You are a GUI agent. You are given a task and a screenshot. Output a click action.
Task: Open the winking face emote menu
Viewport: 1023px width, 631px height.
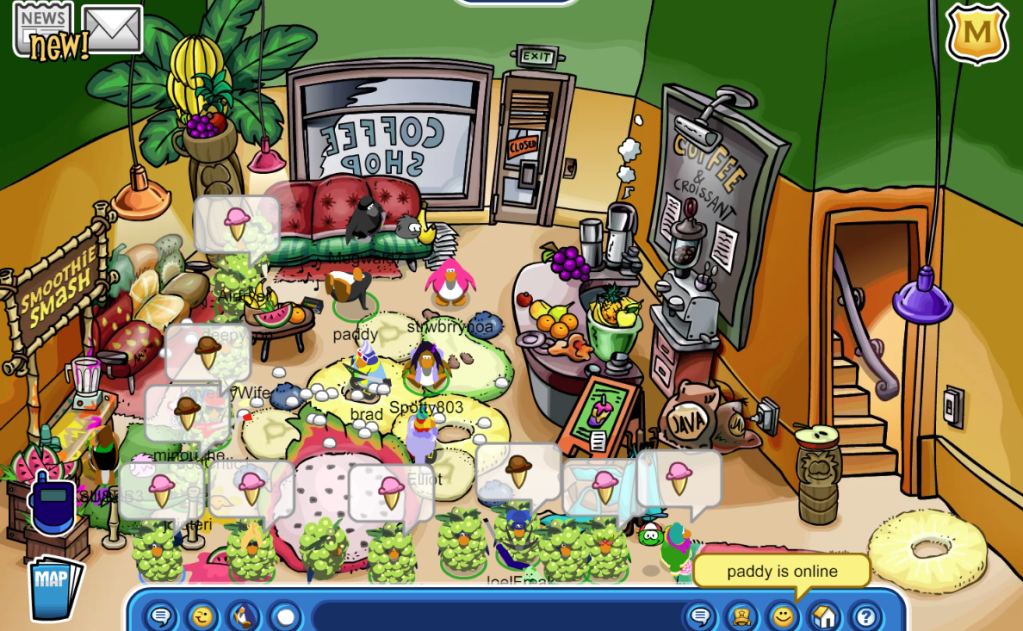tap(202, 615)
